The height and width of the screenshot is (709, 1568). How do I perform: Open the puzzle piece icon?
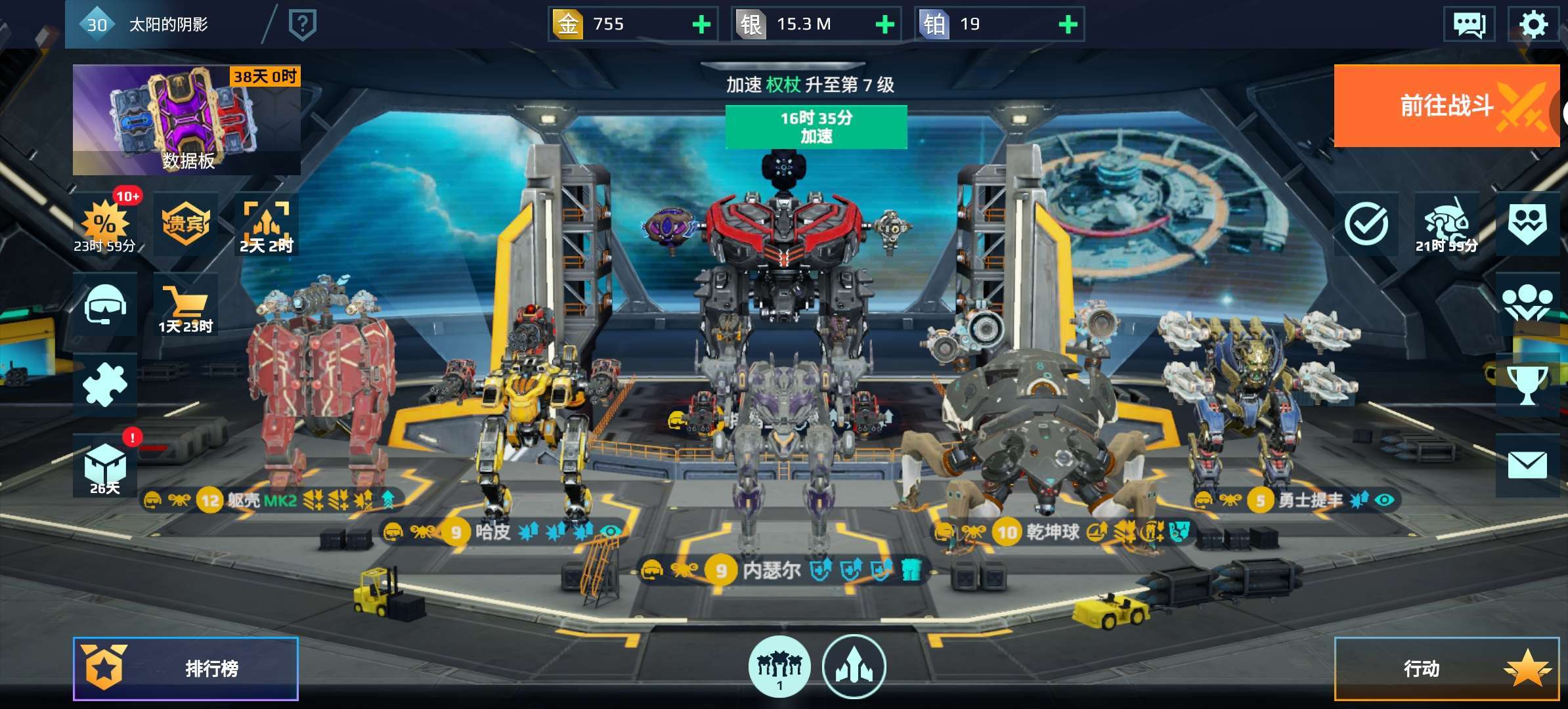[105, 385]
